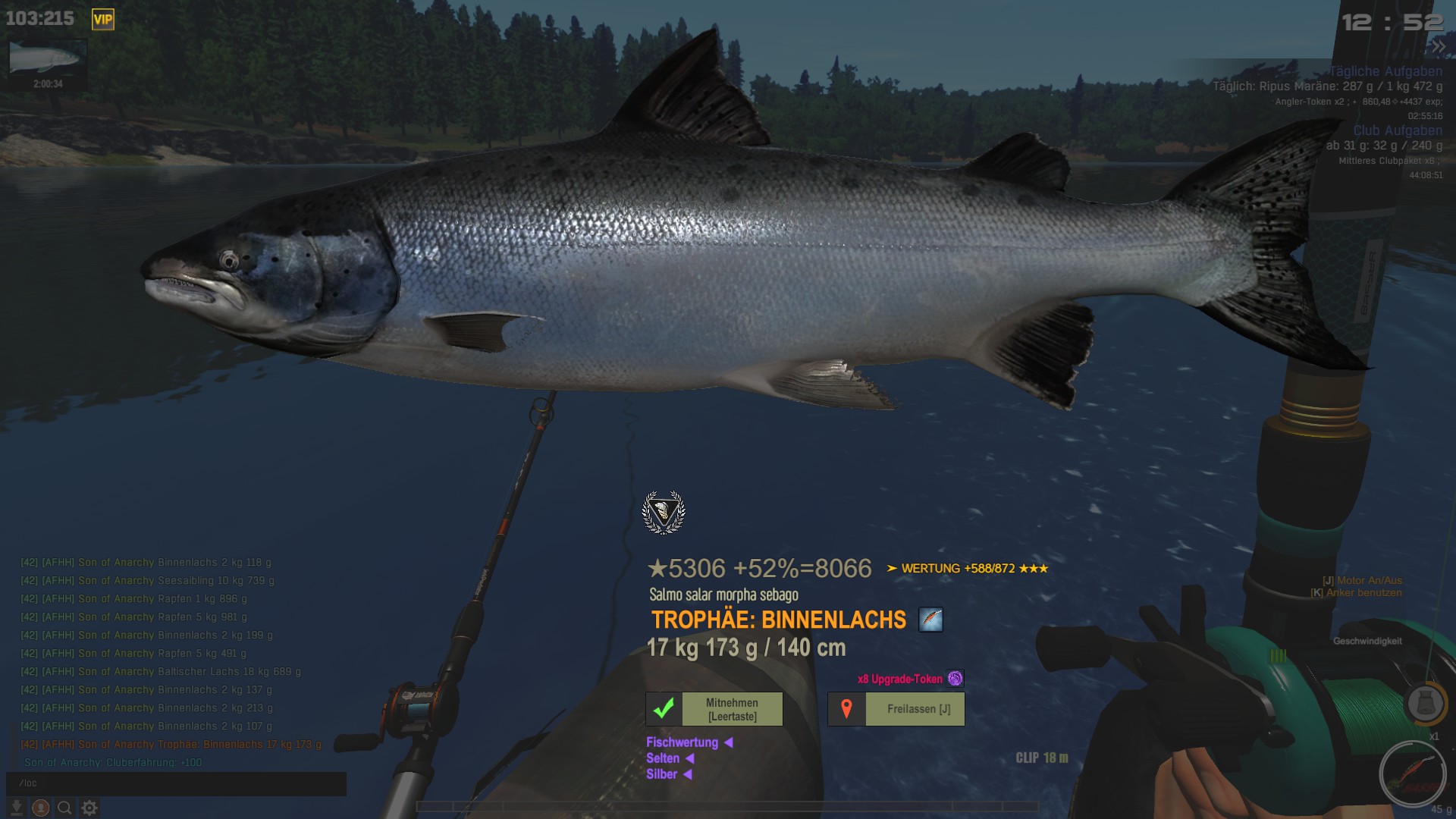Viewport: 1456px width, 819px height.
Task: Click the lure icon next to Binnenlachs title
Action: click(930, 620)
